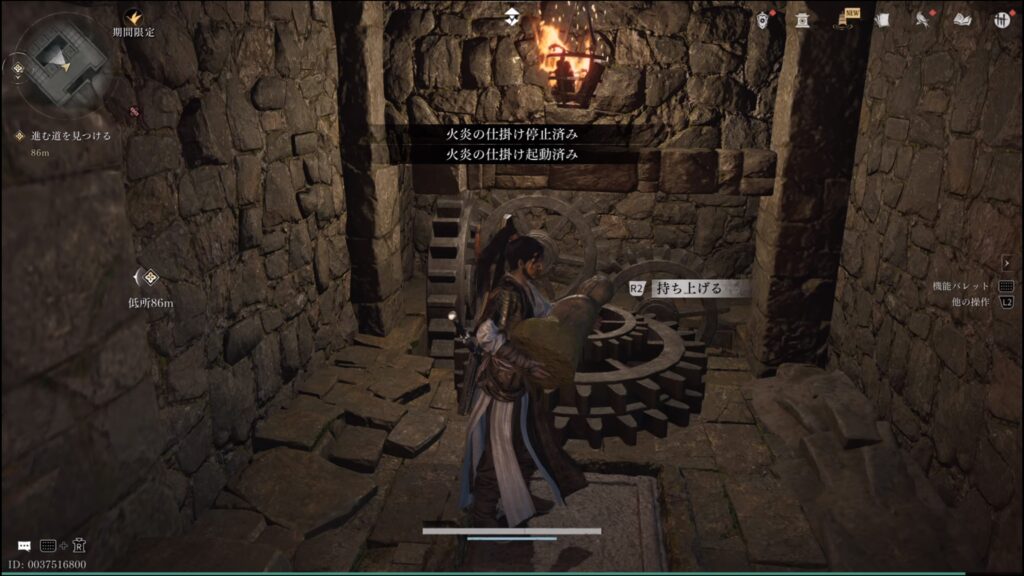Open the icon marked with the NEW badge
Screen dimensions: 1024x576
[x=846, y=19]
